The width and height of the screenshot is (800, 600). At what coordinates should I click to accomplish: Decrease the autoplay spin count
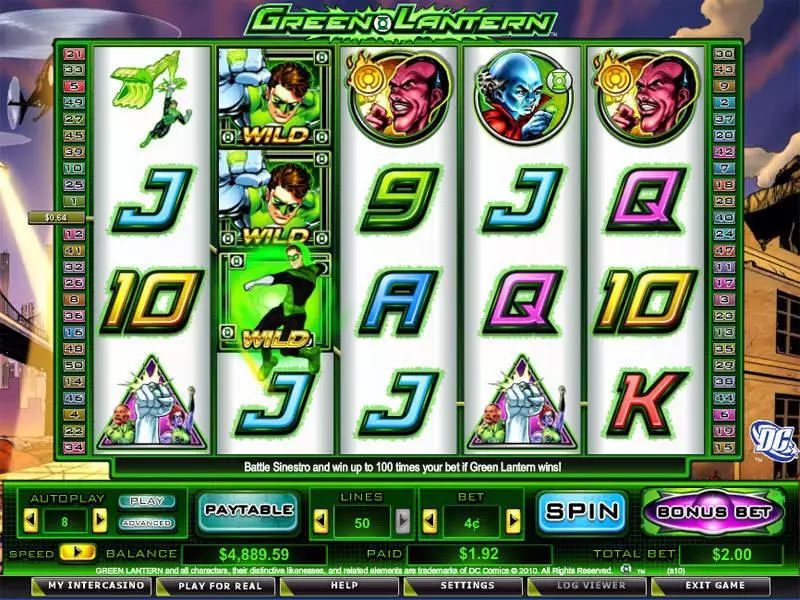[30, 520]
